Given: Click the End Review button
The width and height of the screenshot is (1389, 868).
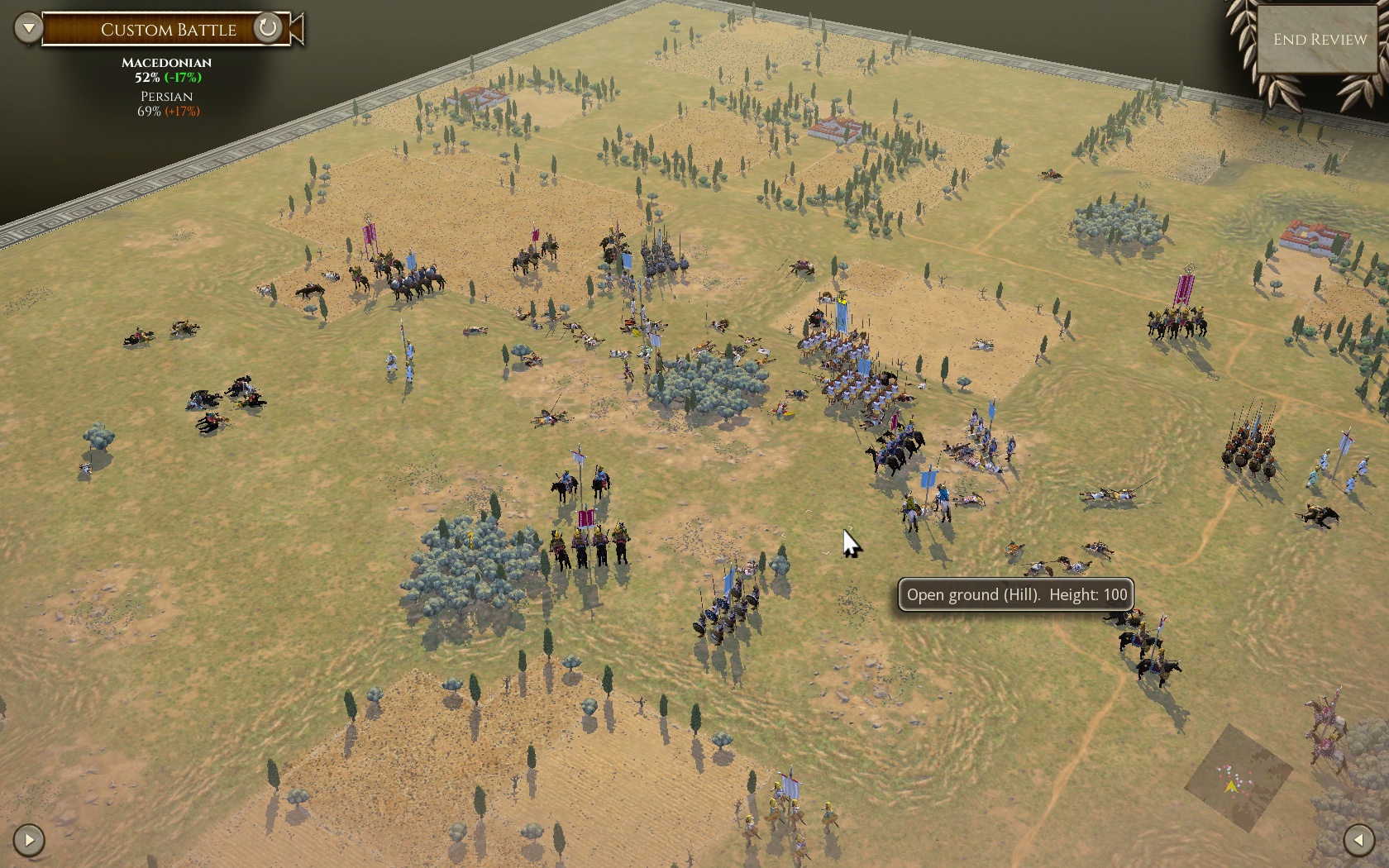Looking at the screenshot, I should [x=1320, y=40].
